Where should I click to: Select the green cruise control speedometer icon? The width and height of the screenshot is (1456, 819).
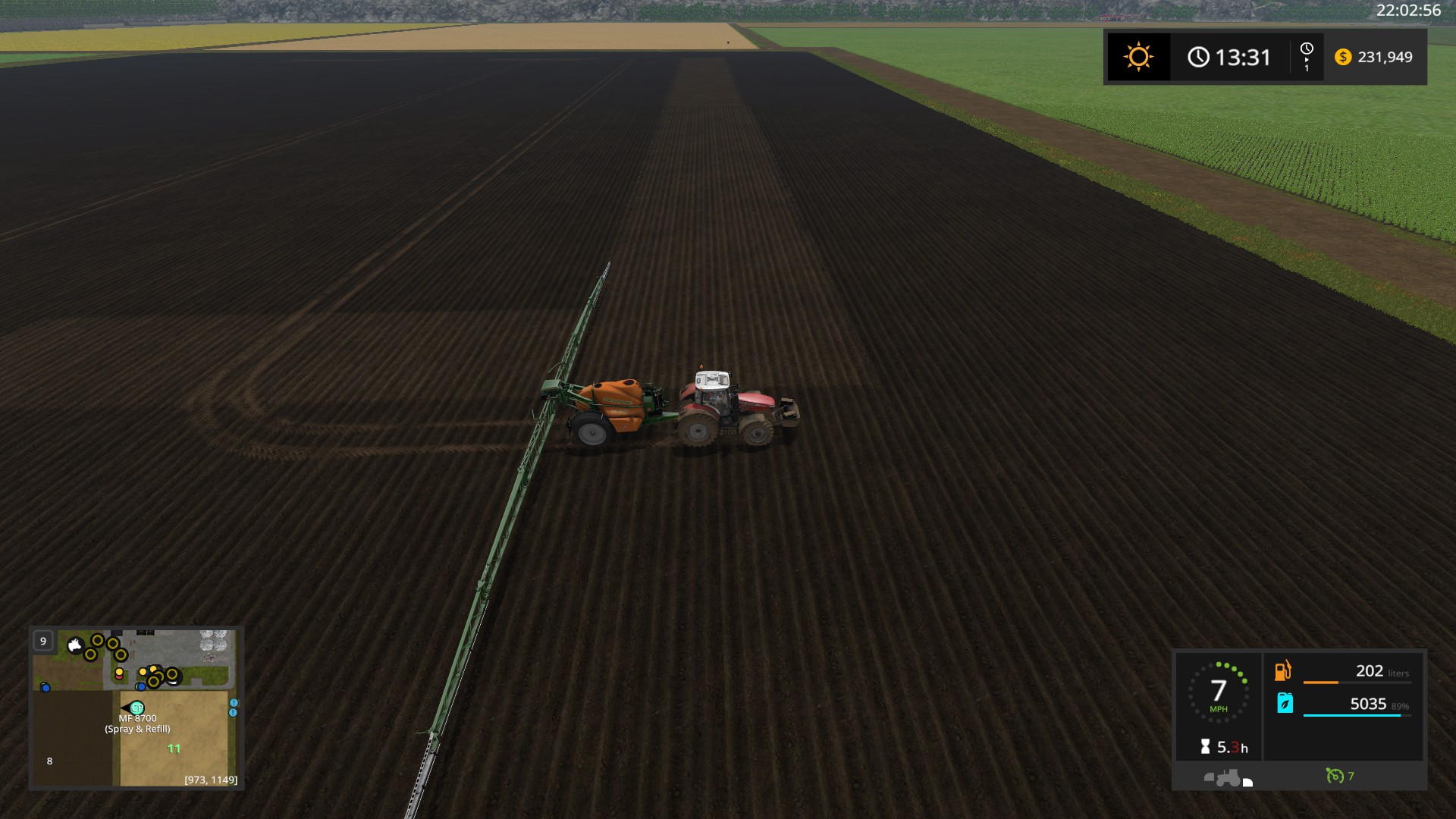coord(1335,776)
